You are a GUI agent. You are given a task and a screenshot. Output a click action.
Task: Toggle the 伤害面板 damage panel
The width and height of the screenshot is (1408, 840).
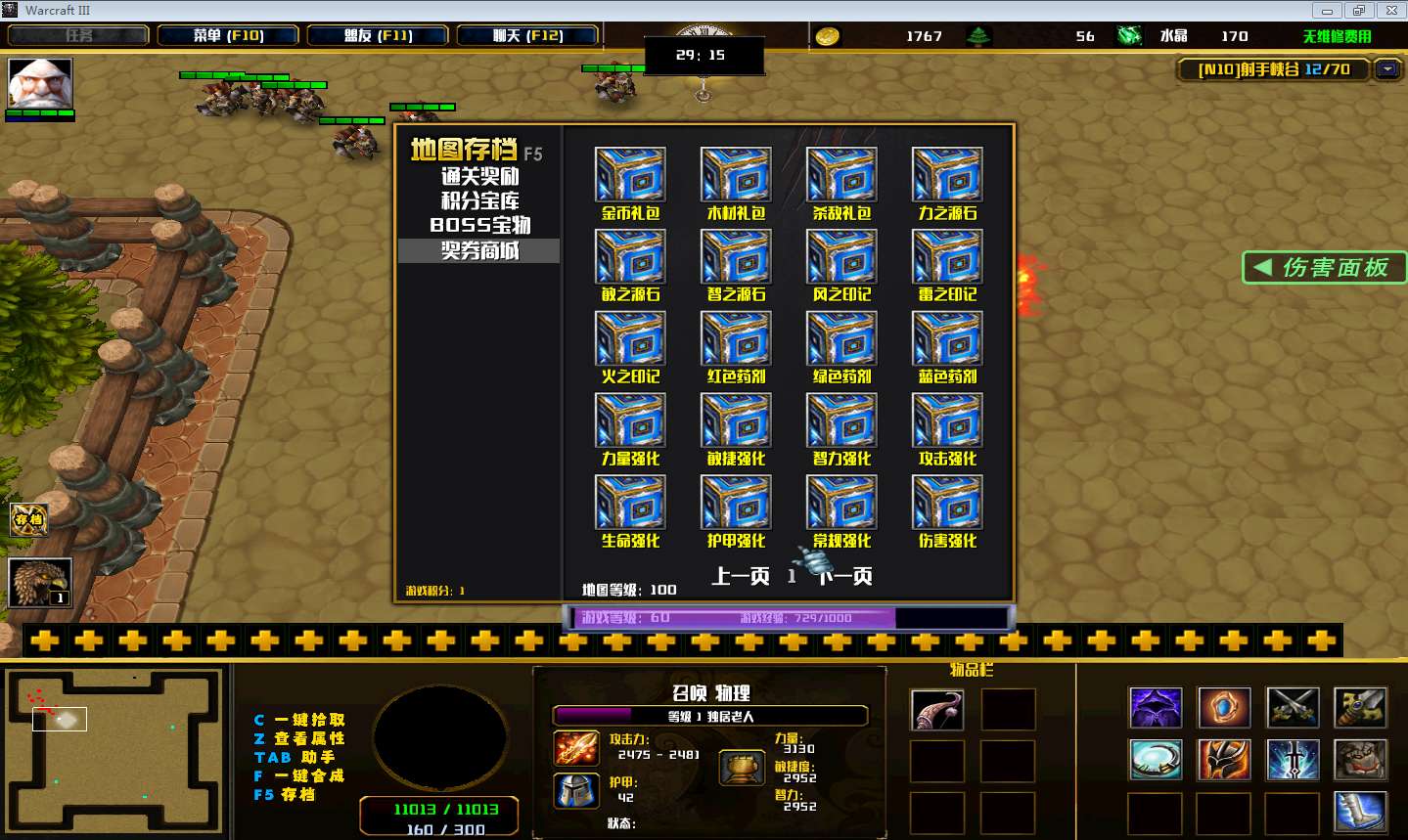pos(1324,268)
